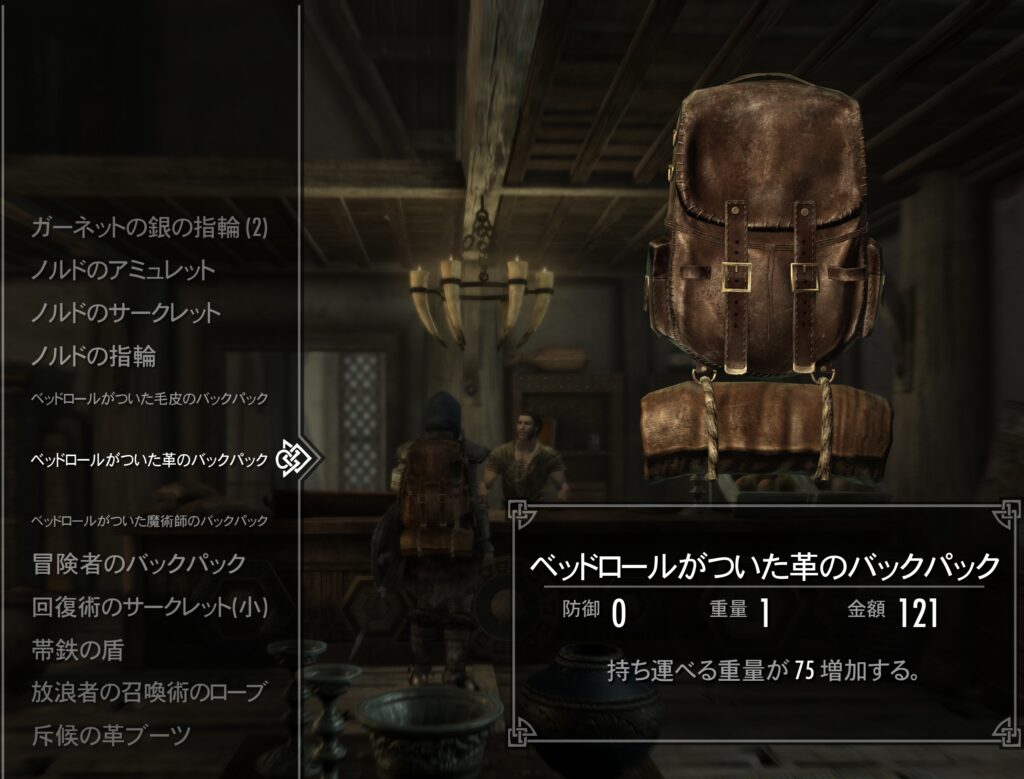Select ベッドロールがついた毛皮のバックパック
Viewport: 1024px width, 779px height.
click(150, 399)
